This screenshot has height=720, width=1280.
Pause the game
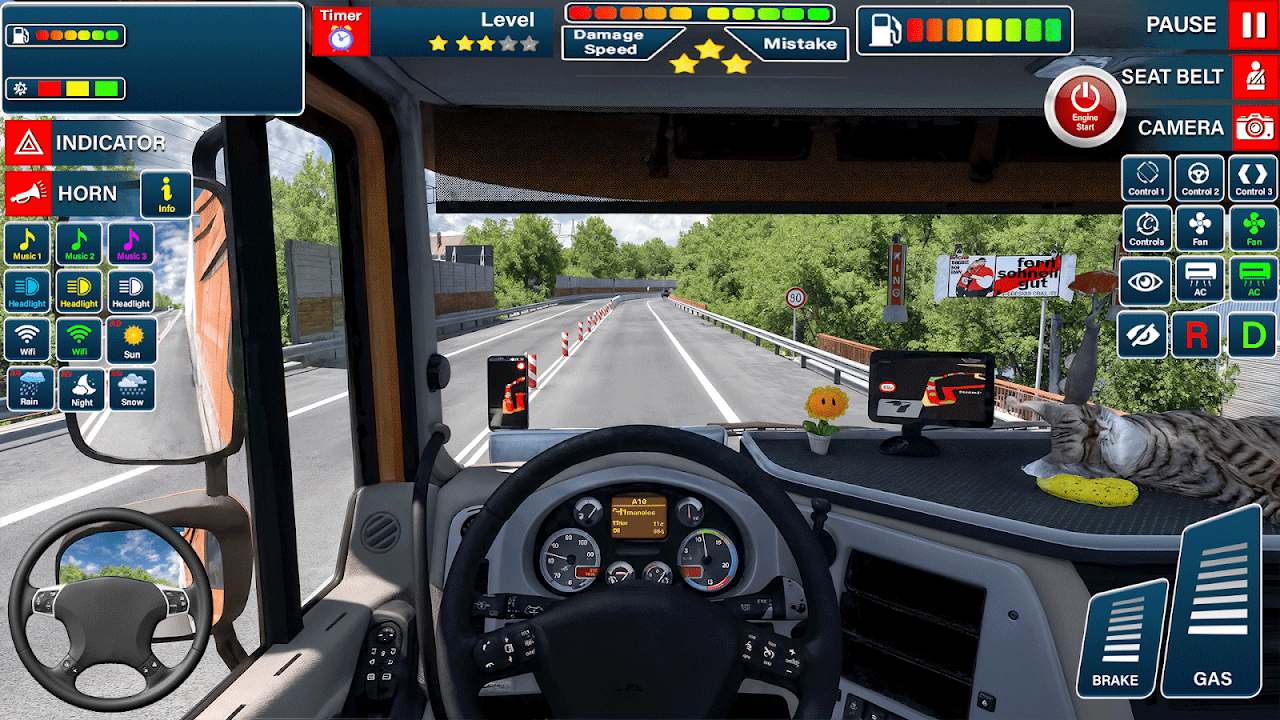click(x=1253, y=25)
